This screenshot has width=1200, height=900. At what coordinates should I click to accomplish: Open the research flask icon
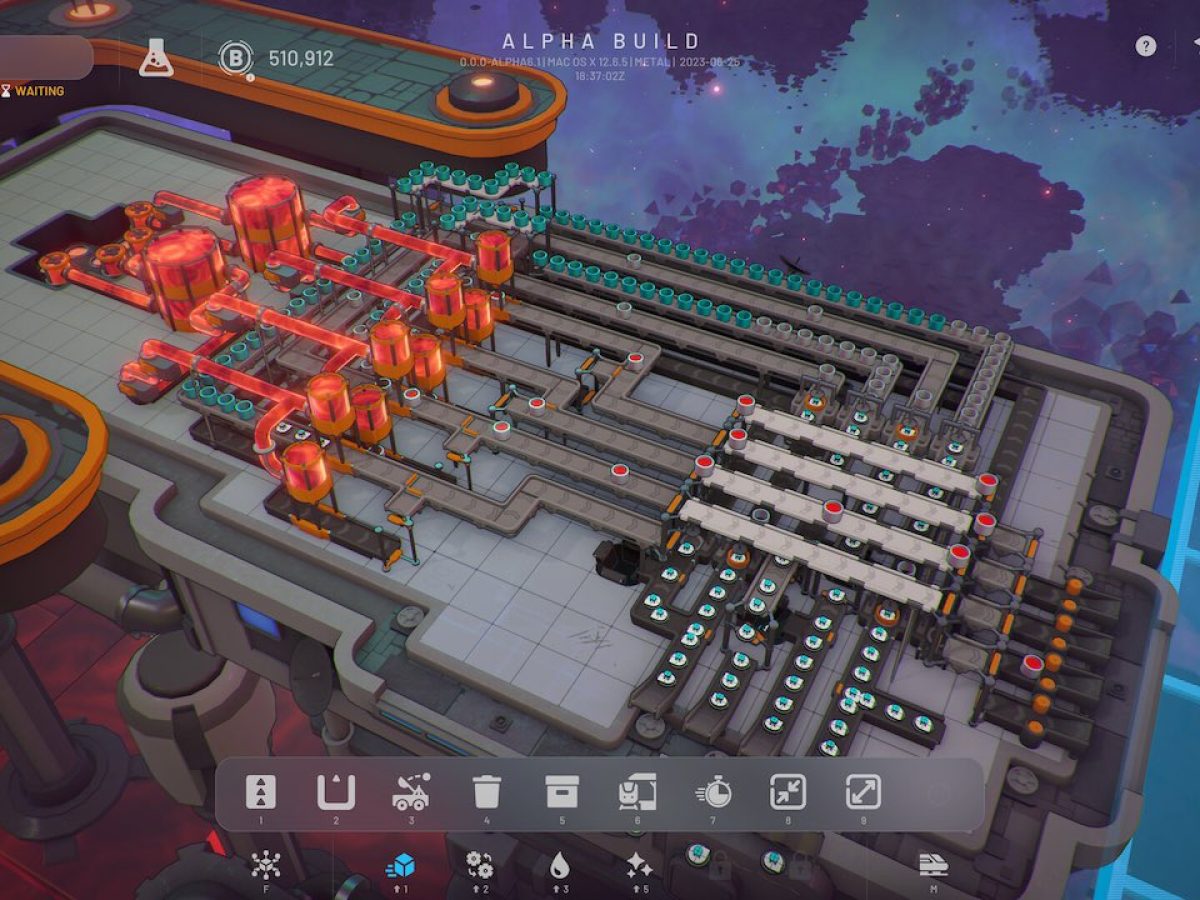click(x=155, y=58)
